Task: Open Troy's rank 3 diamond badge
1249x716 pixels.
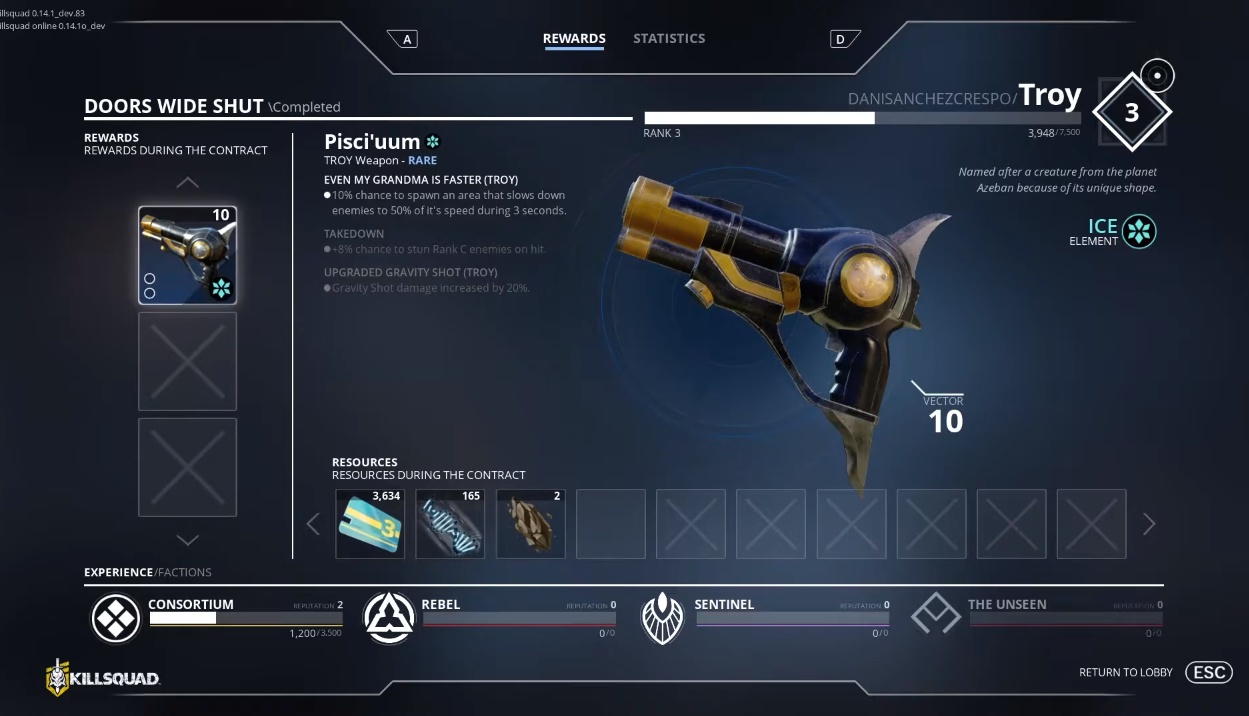Action: click(1131, 112)
